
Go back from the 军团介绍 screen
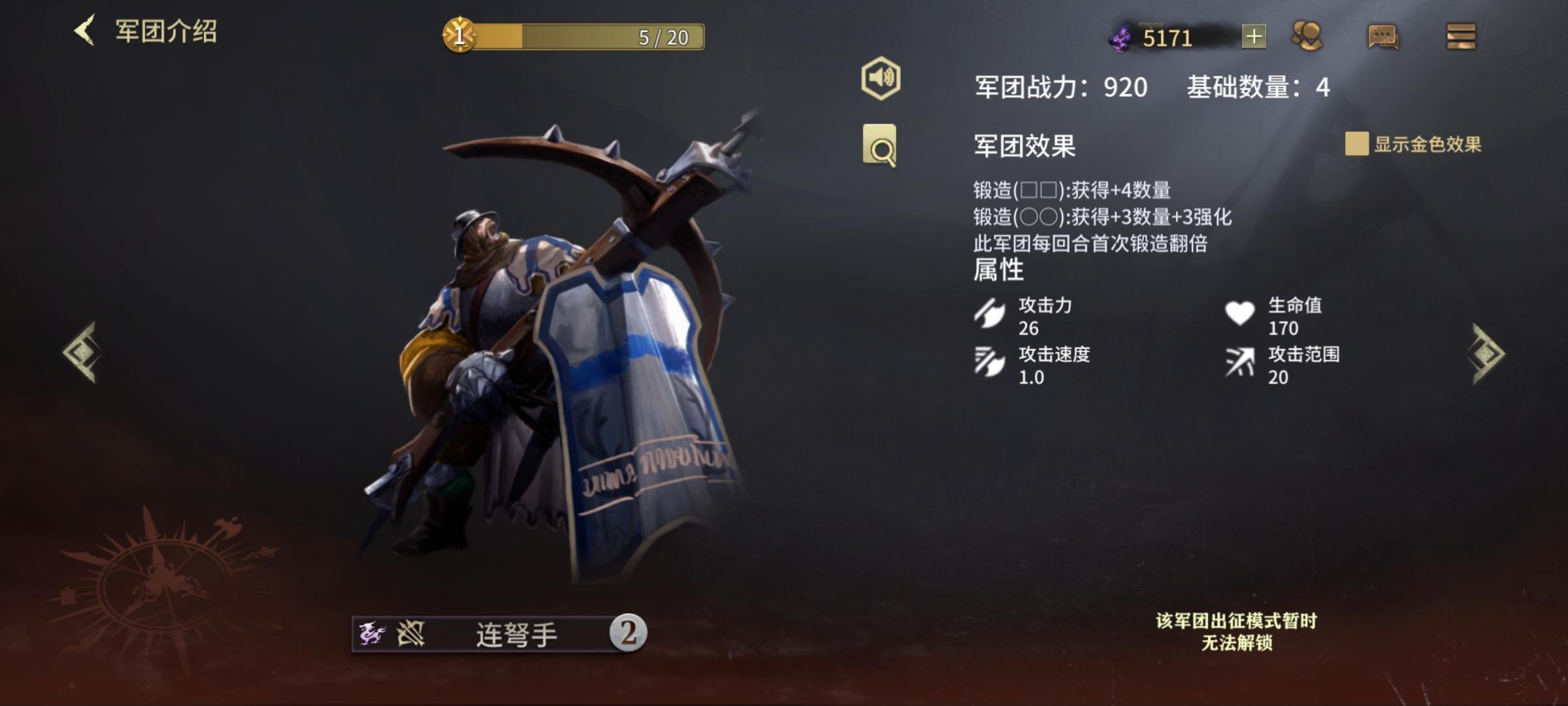(85, 31)
